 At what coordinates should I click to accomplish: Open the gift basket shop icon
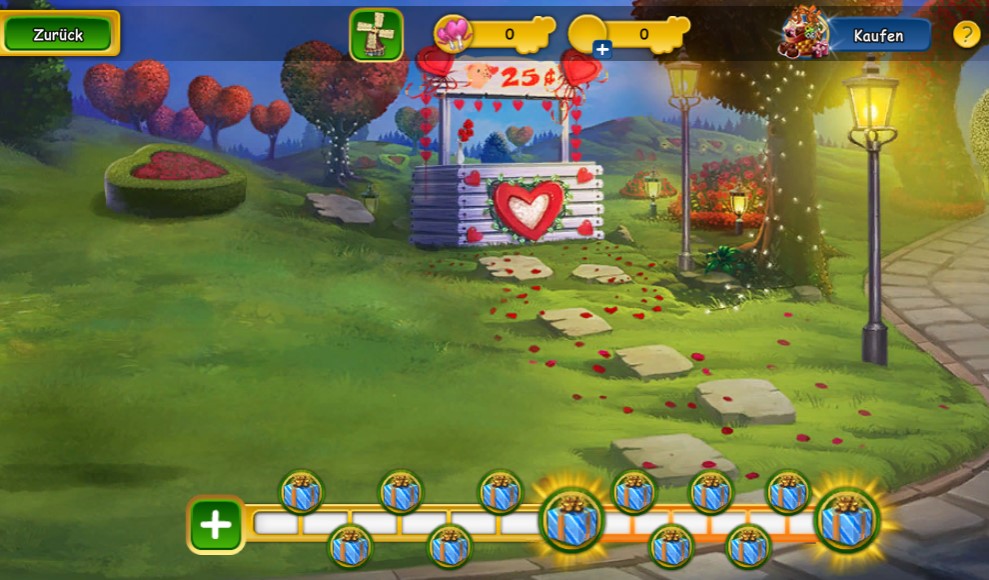click(x=805, y=33)
